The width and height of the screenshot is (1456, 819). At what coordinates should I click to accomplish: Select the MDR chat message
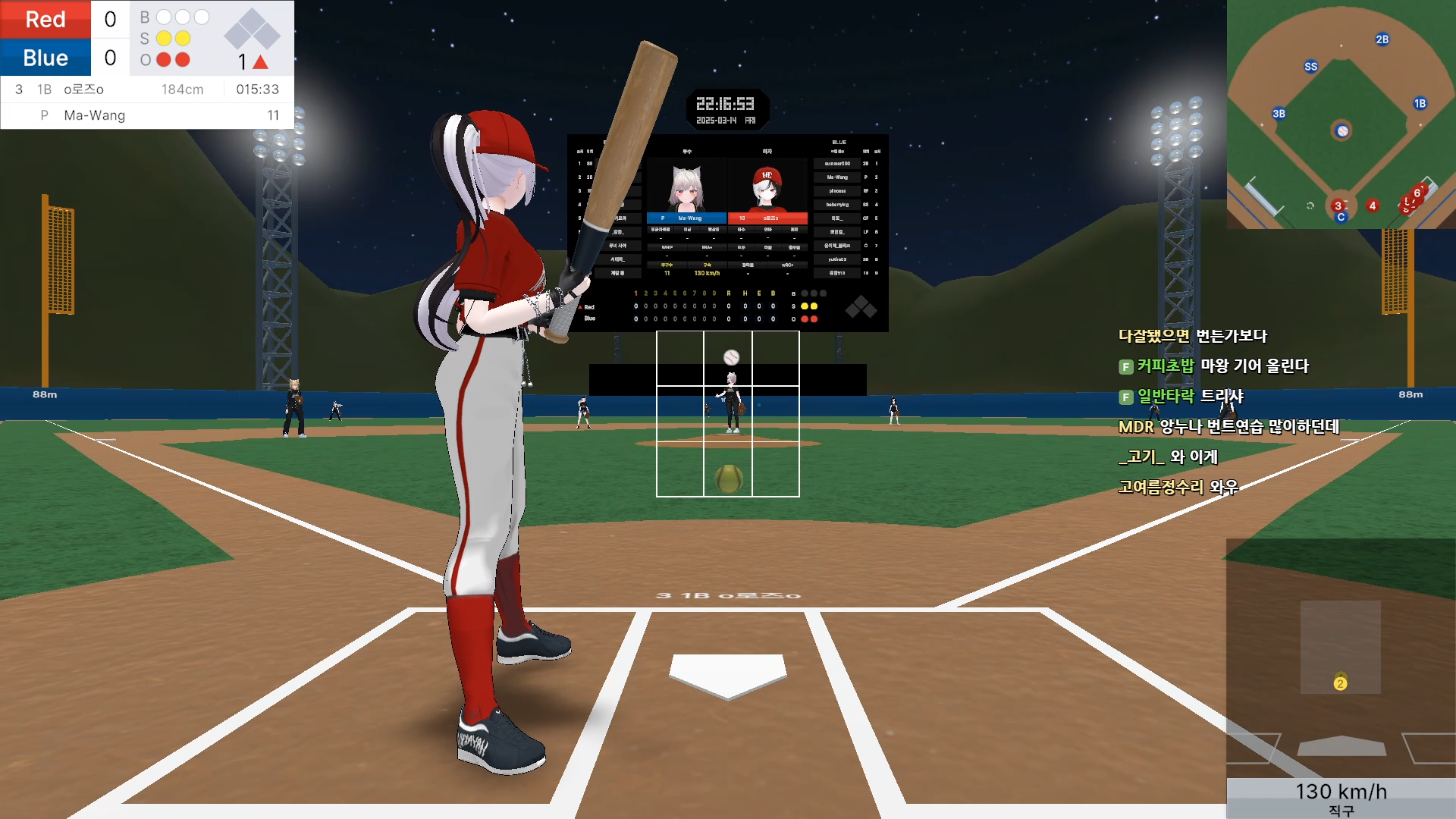click(x=1228, y=427)
